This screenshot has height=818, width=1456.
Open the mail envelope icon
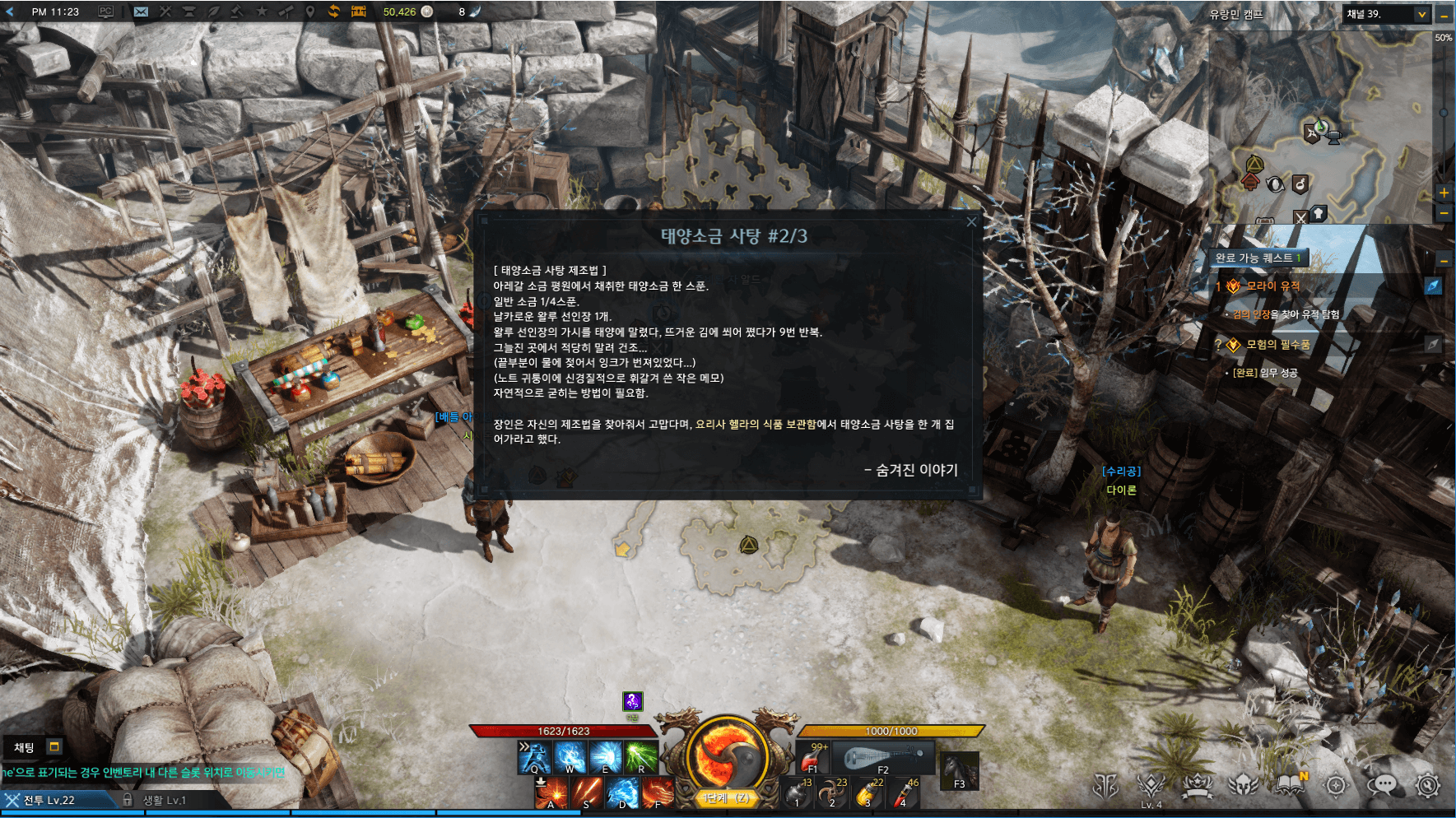click(x=141, y=12)
